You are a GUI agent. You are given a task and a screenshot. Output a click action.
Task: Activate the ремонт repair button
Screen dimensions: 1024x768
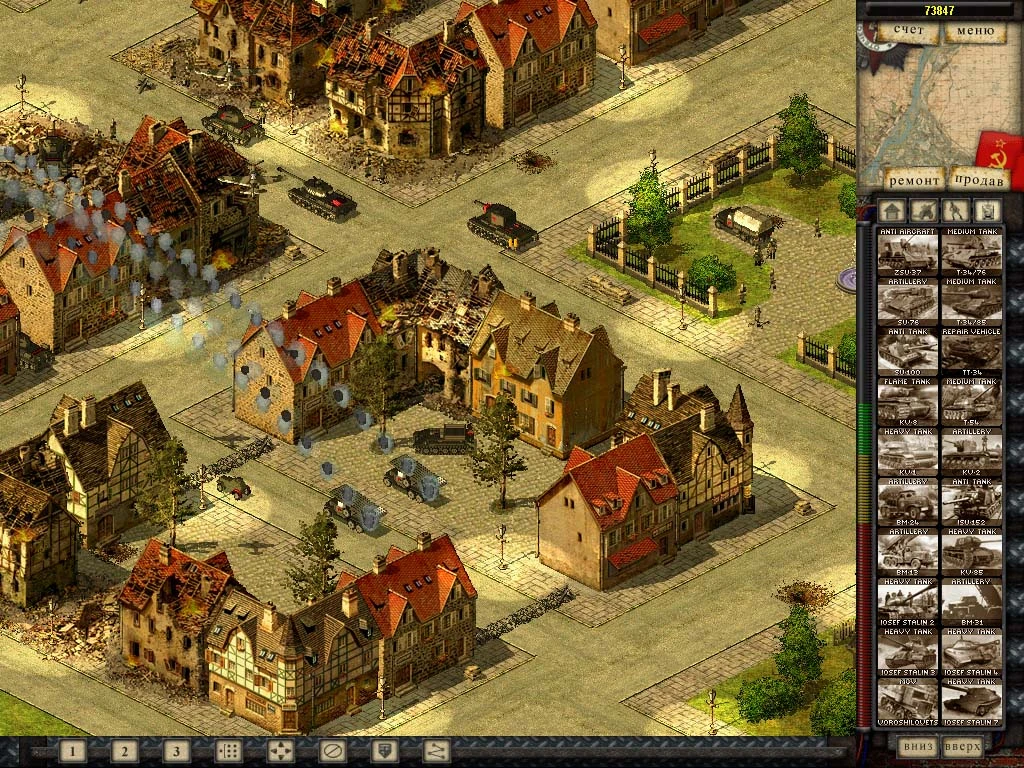point(914,180)
